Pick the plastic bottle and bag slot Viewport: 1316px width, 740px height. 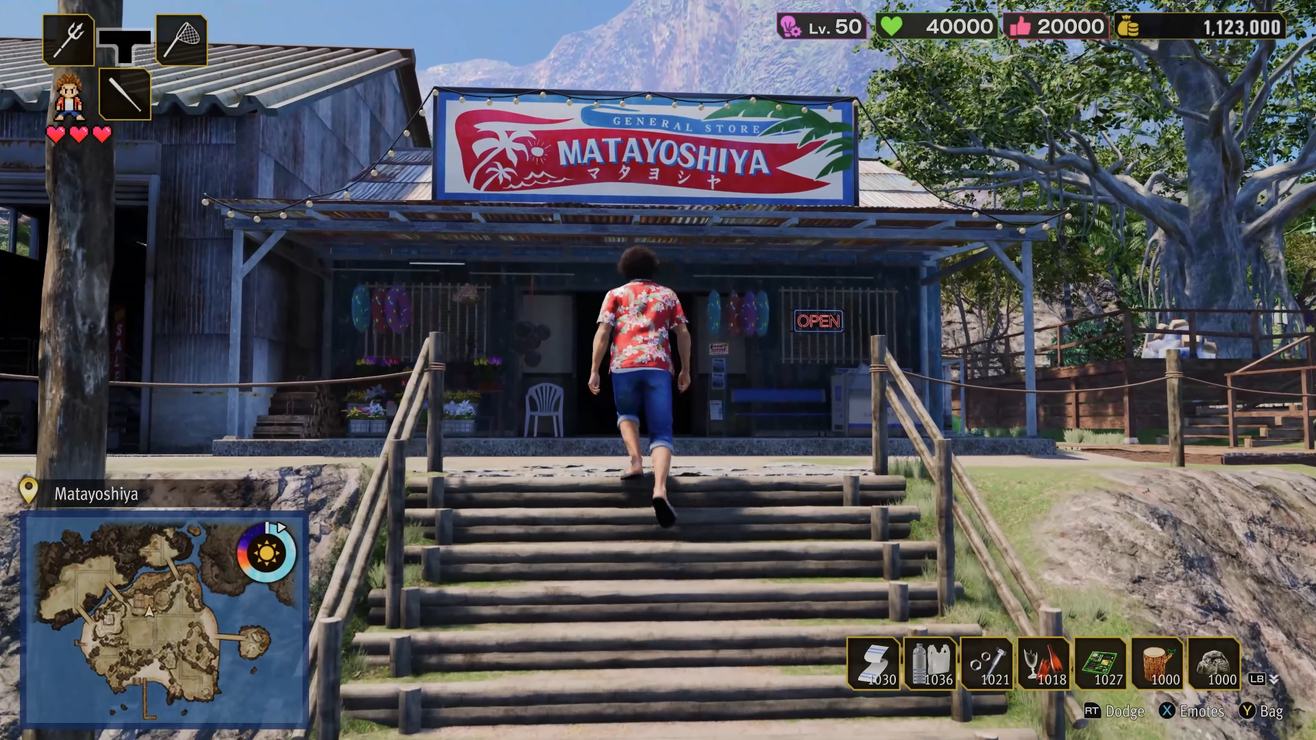(x=930, y=663)
